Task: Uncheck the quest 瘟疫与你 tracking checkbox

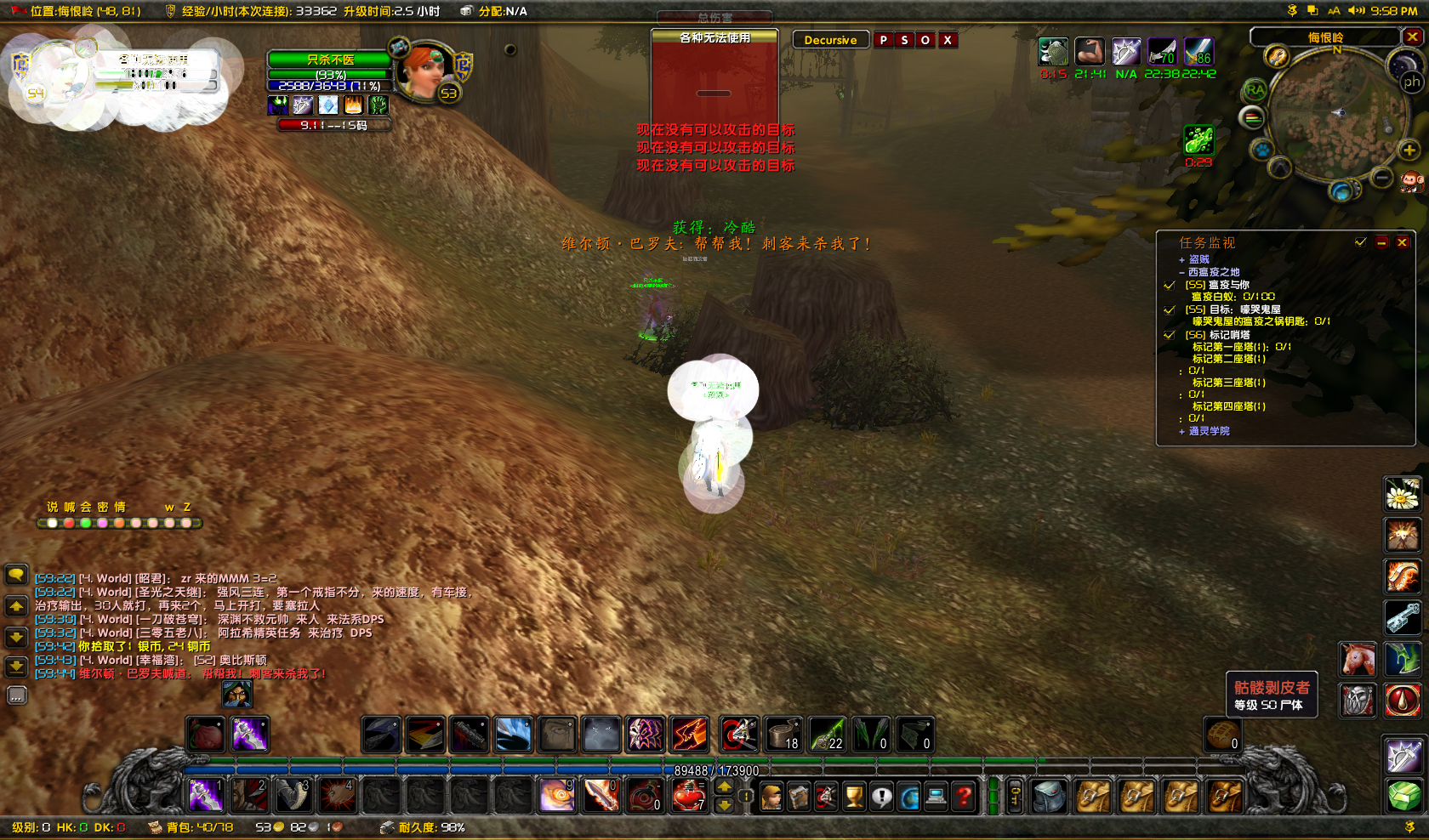Action: click(x=1169, y=287)
